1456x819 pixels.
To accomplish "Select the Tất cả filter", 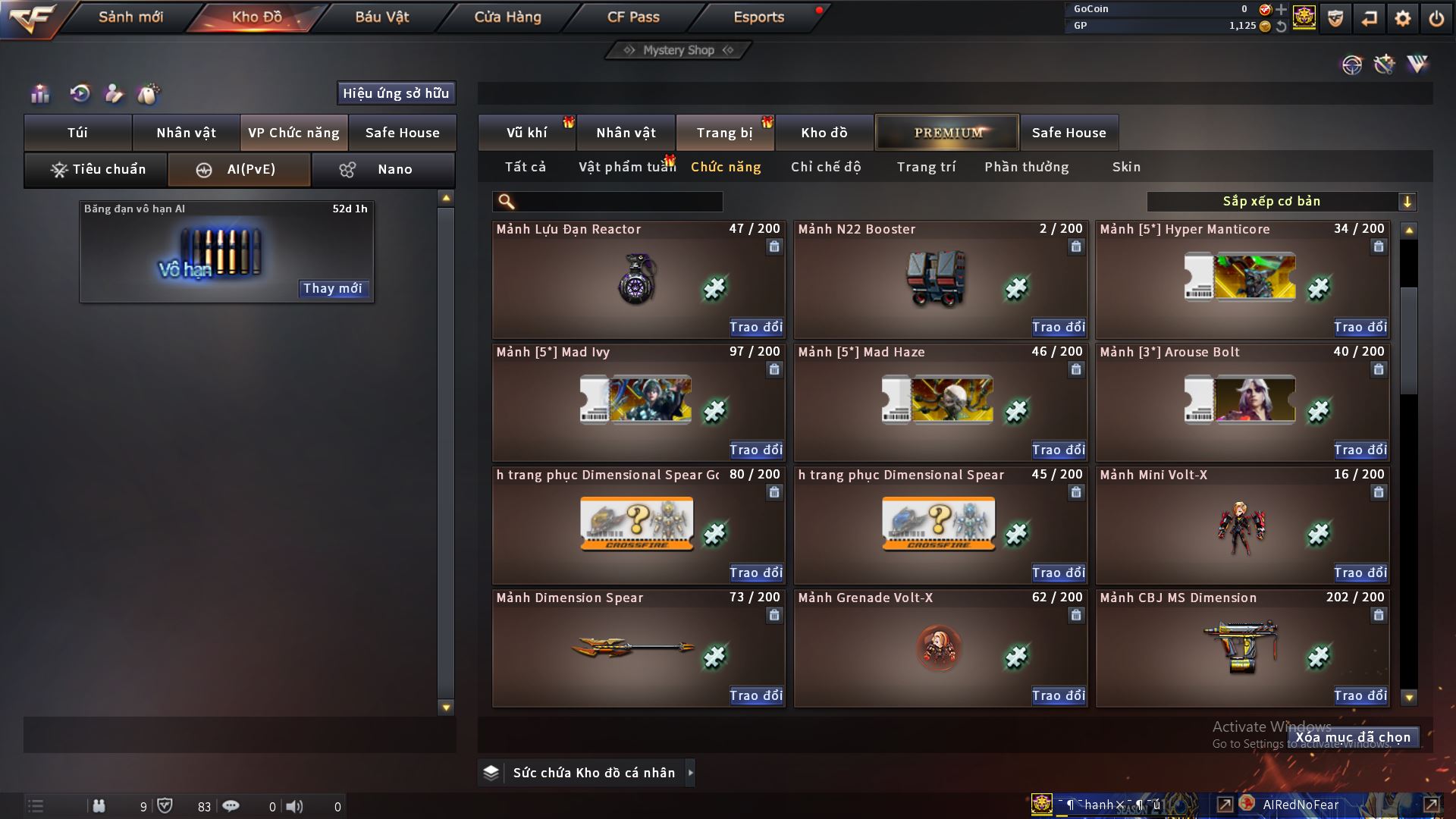I will pyautogui.click(x=525, y=167).
